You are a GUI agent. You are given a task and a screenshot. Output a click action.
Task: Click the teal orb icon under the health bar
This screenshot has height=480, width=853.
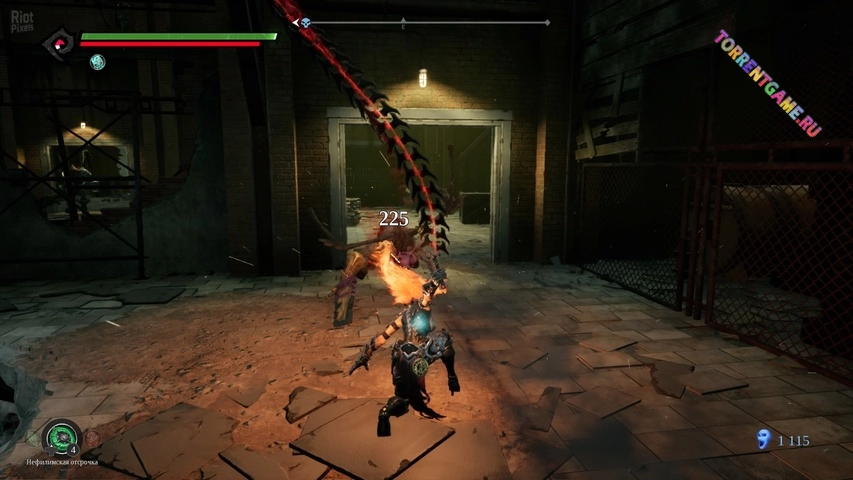click(97, 62)
